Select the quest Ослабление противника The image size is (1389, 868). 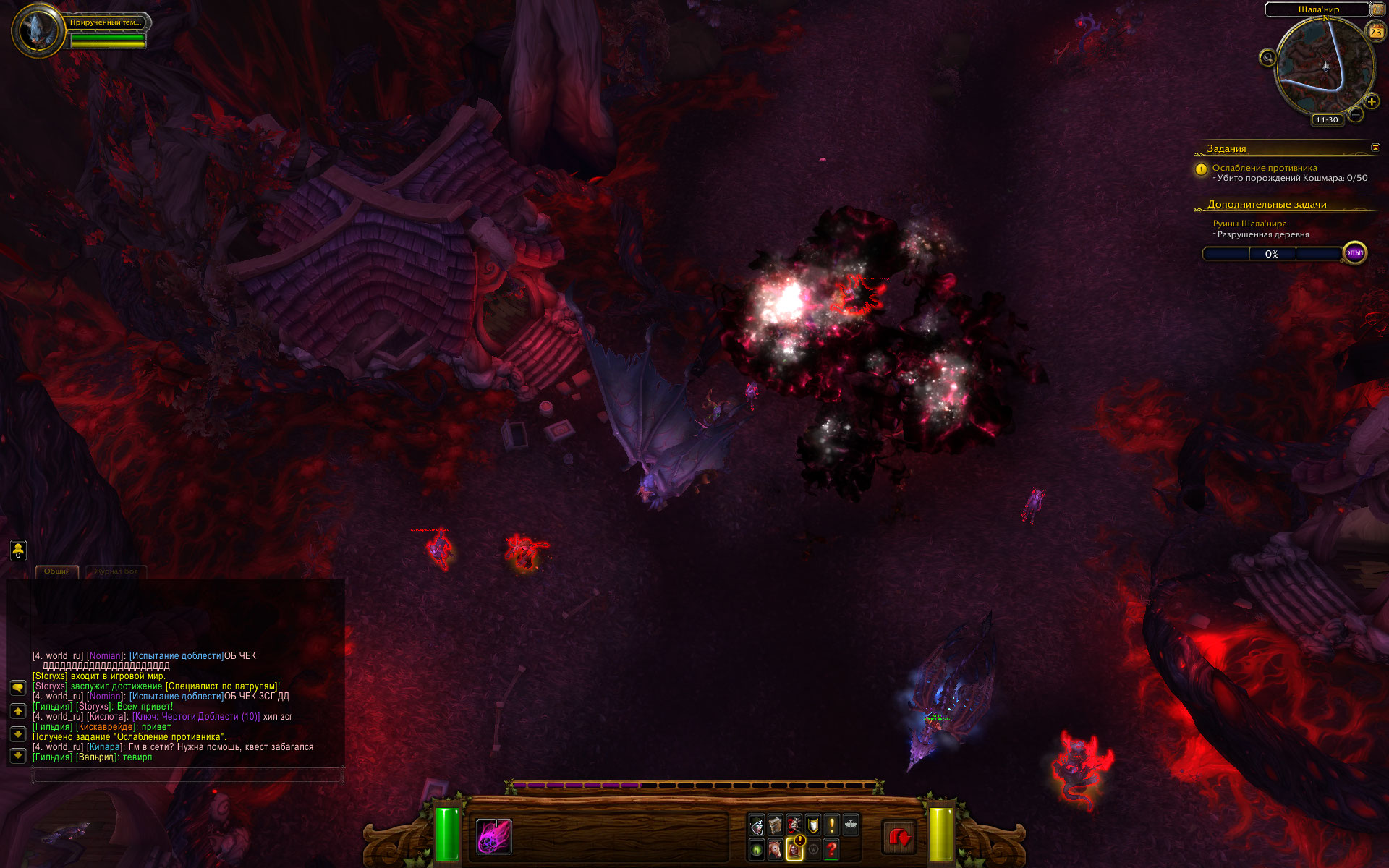[1265, 168]
